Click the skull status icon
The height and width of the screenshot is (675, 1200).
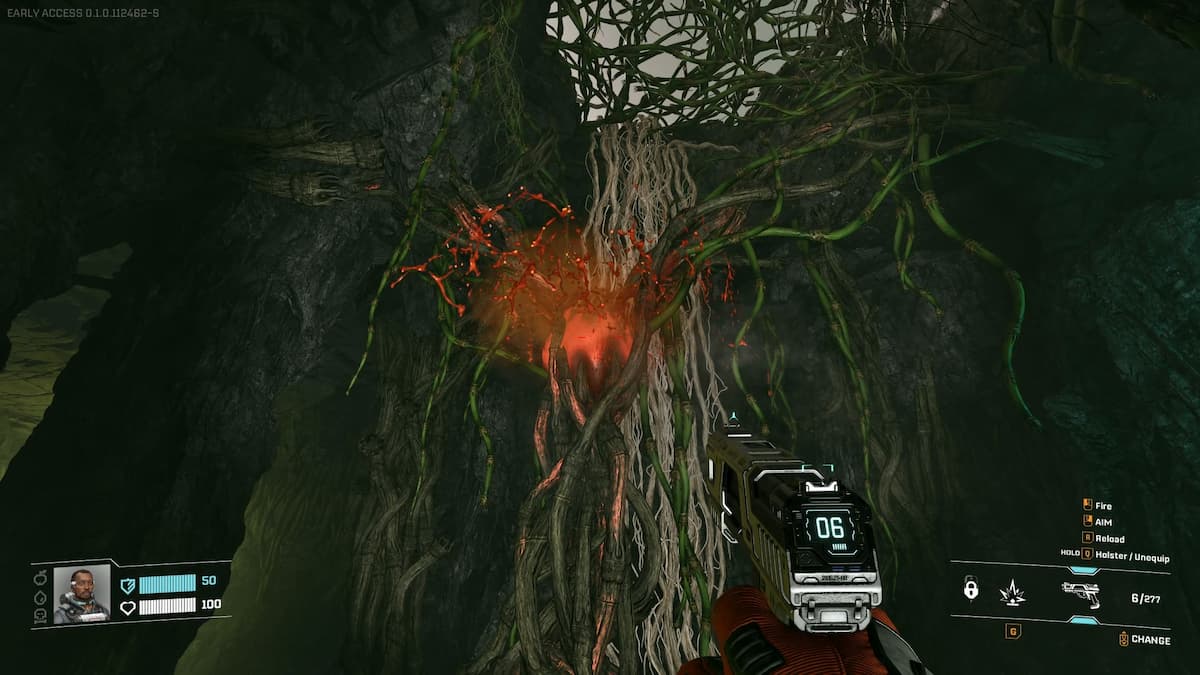(41, 614)
